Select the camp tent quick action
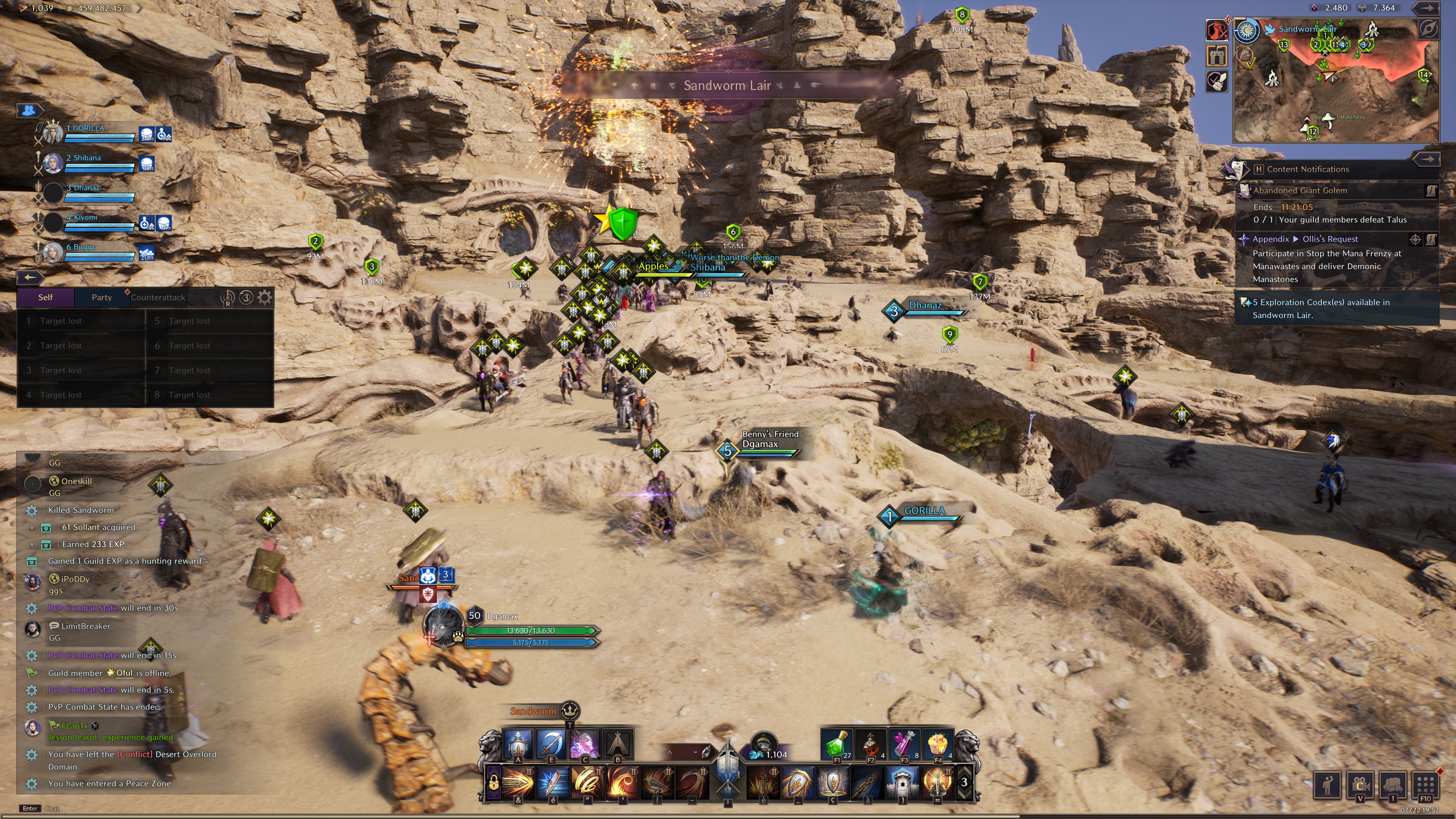This screenshot has width=1456, height=819. pyautogui.click(x=618, y=744)
